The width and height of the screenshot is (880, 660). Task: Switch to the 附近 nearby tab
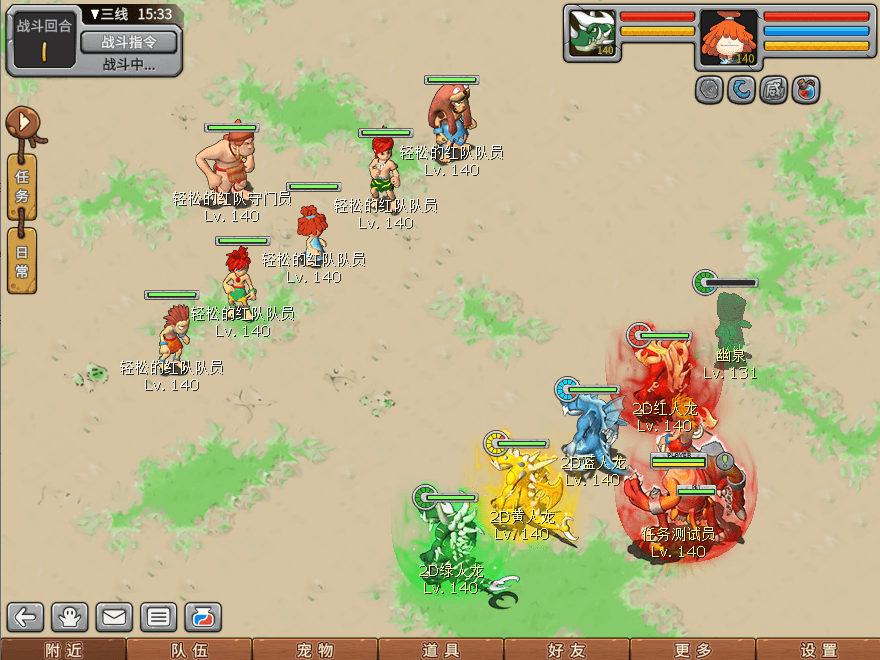[63, 650]
